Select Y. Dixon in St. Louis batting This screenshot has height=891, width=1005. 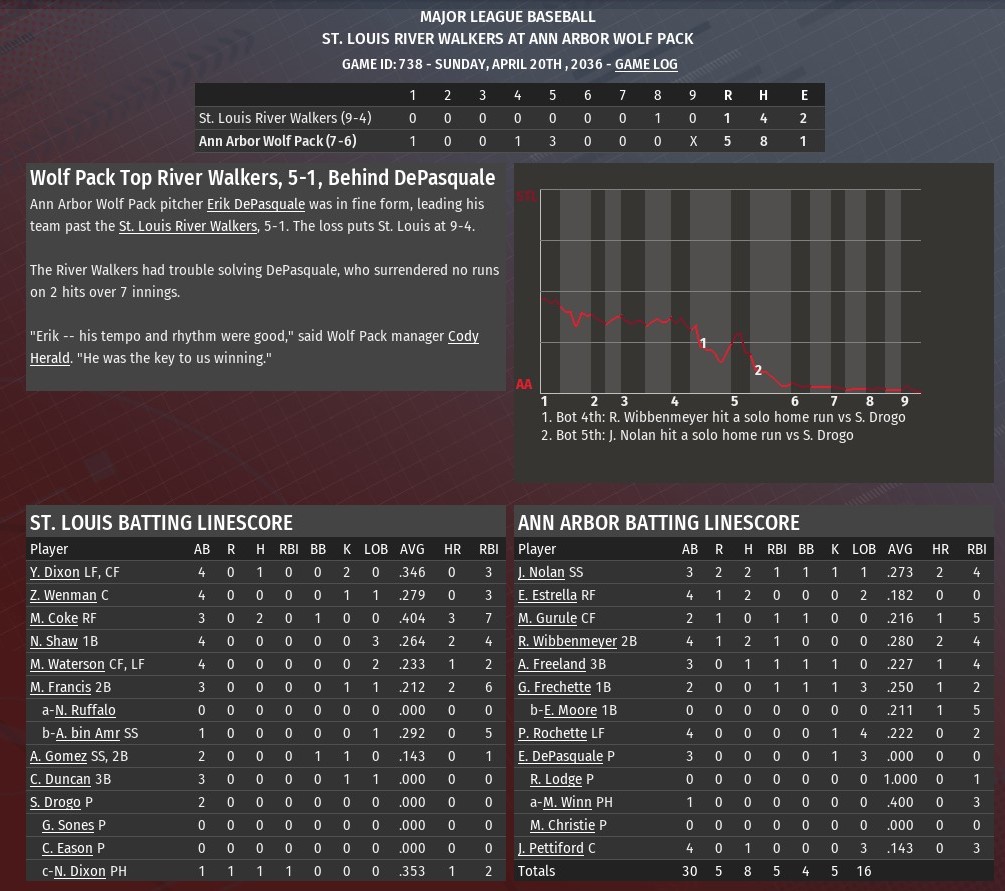coord(54,572)
